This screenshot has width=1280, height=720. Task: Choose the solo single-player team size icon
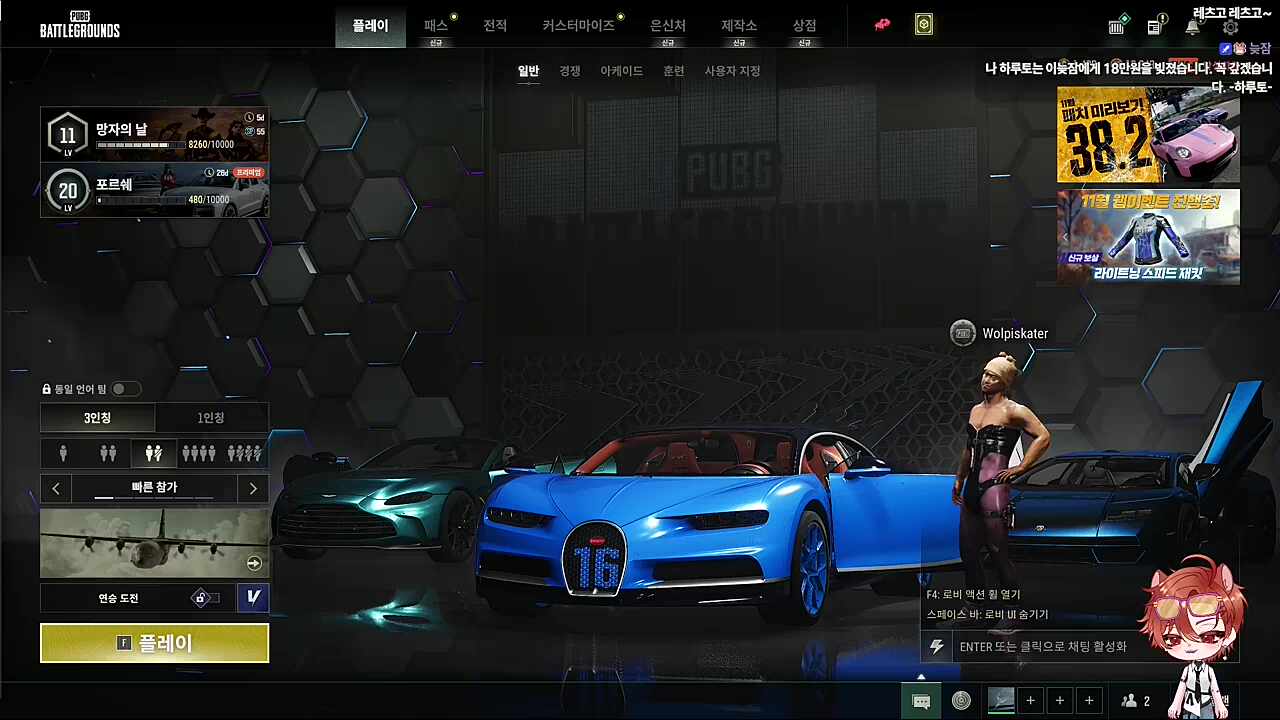tap(63, 454)
